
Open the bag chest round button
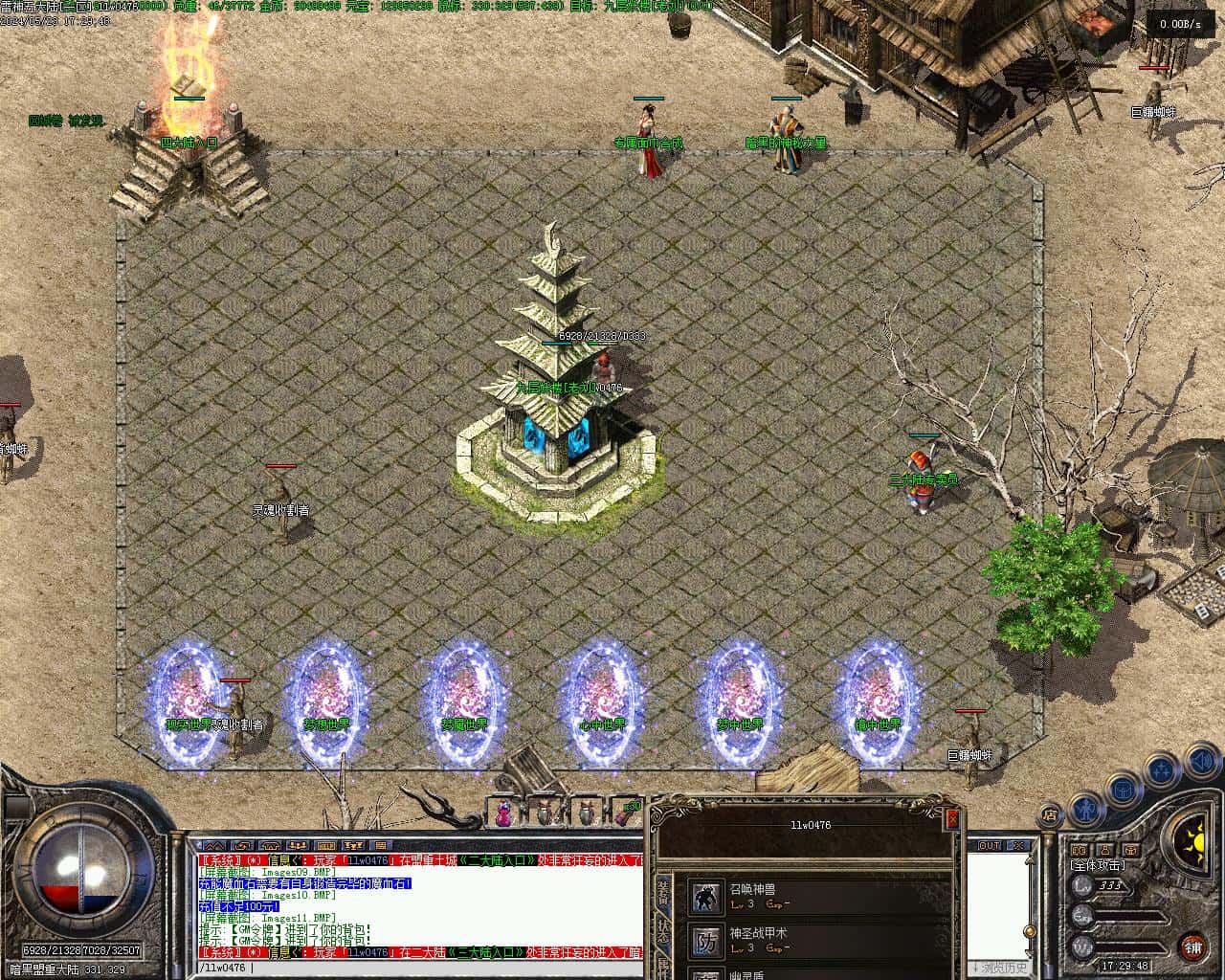pos(1123,790)
